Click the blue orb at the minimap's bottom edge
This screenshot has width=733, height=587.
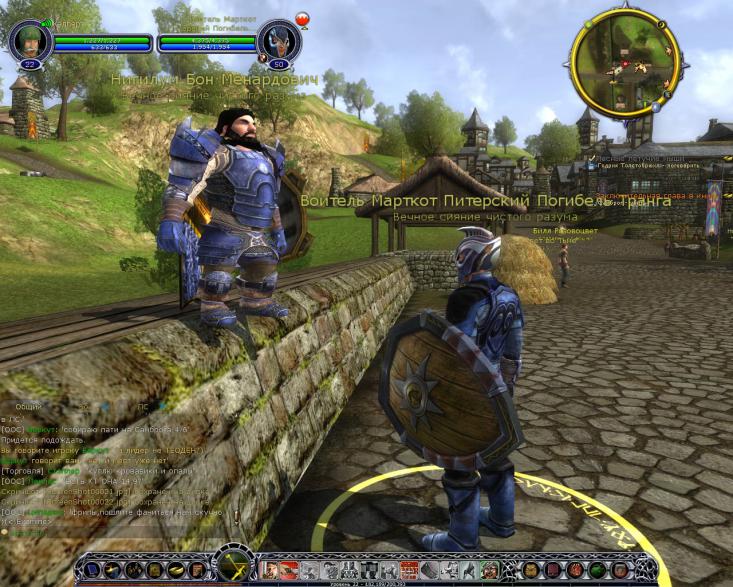coord(654,105)
